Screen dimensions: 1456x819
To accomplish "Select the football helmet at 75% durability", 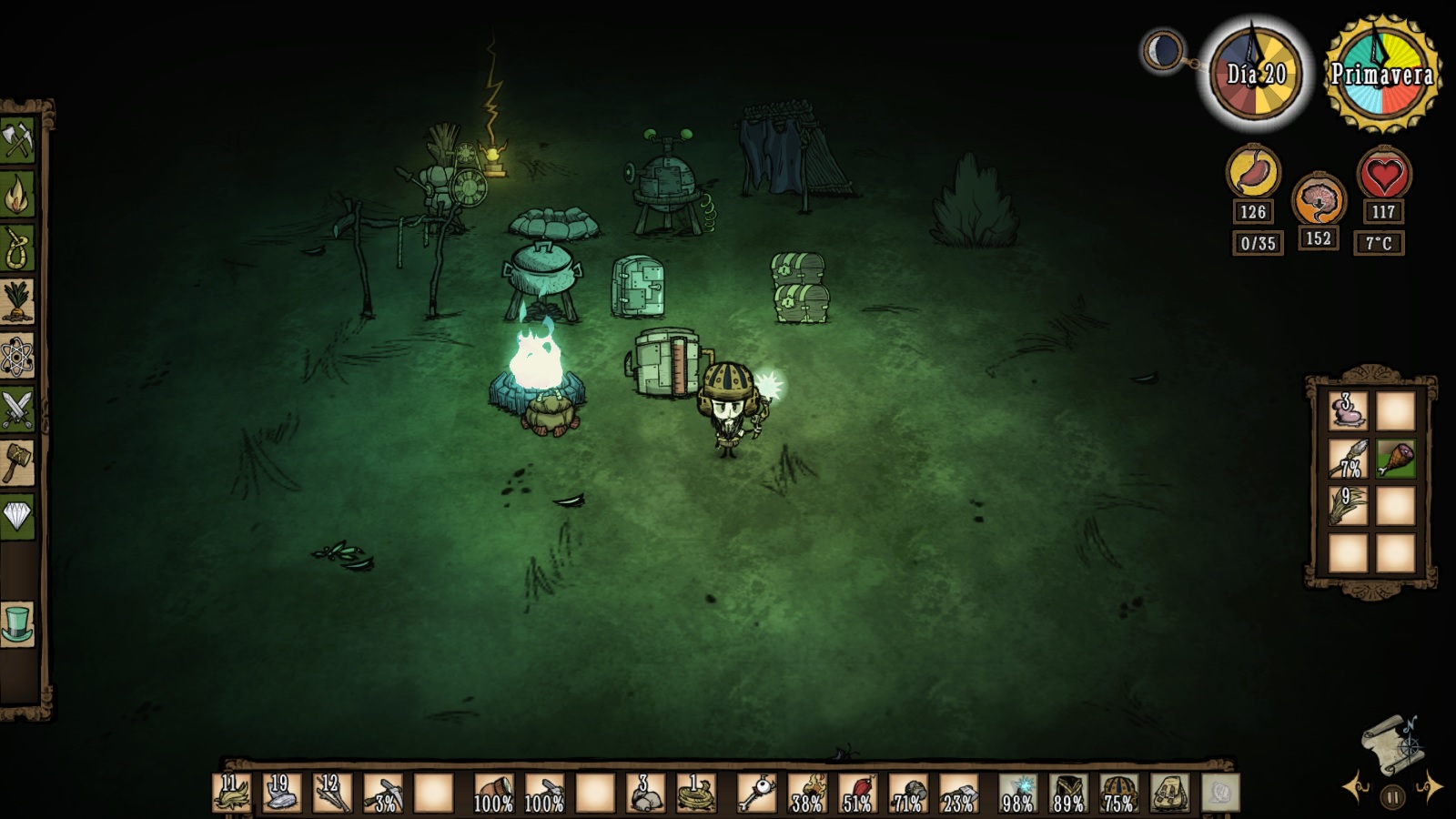I will [1118, 794].
